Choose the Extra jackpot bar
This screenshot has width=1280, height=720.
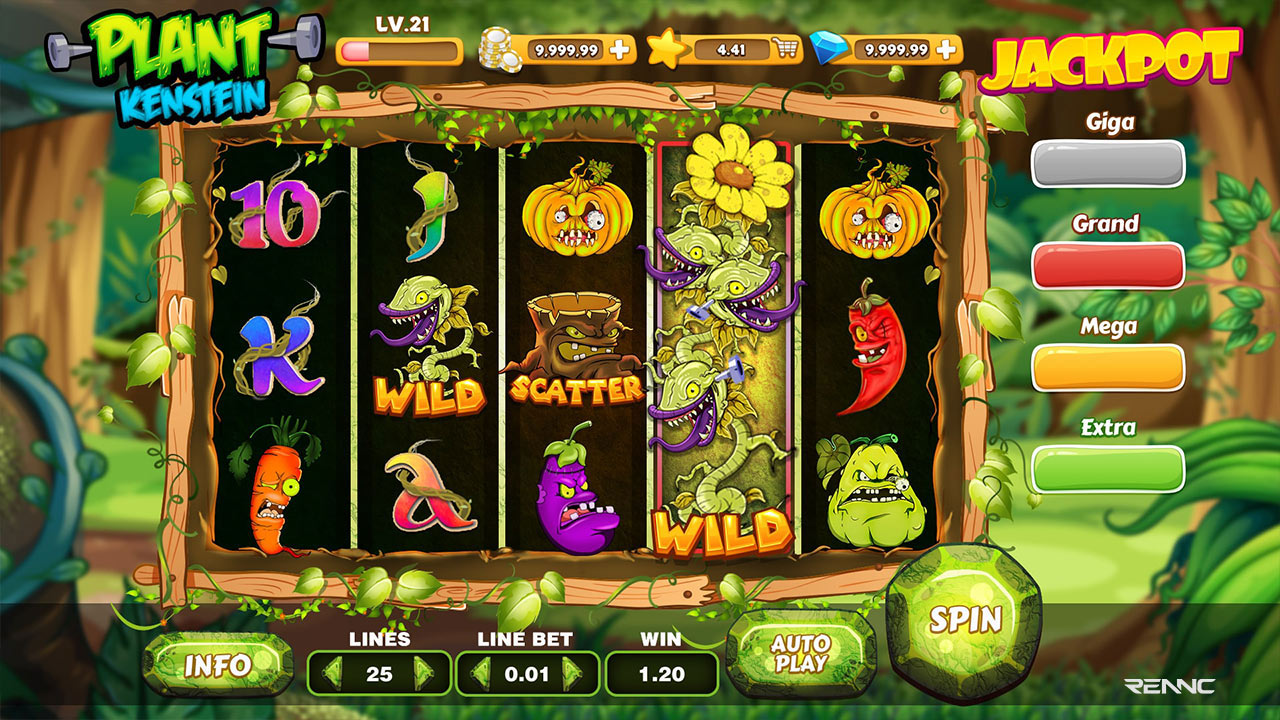[1108, 468]
